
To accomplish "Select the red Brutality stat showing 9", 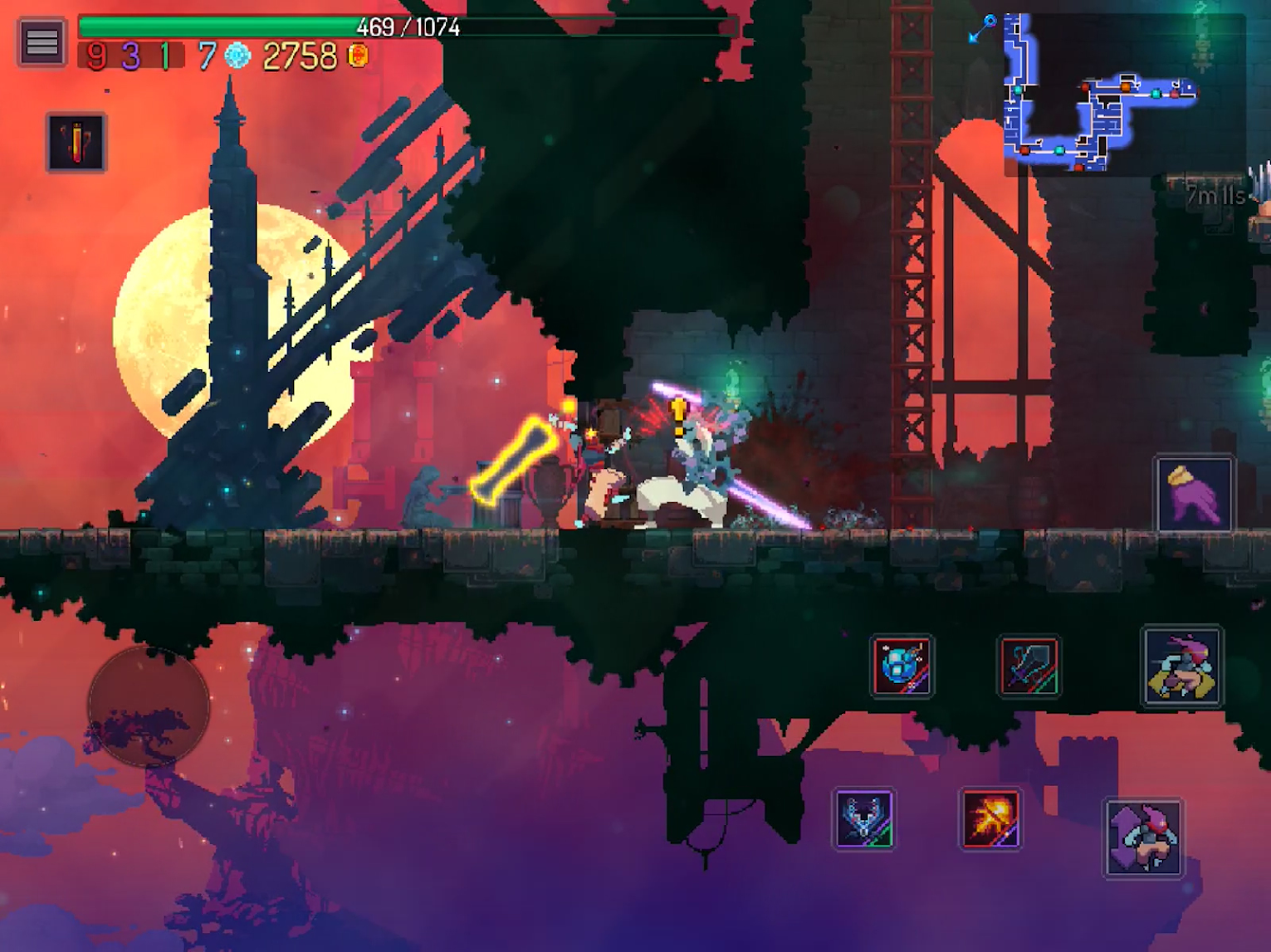I will point(95,56).
